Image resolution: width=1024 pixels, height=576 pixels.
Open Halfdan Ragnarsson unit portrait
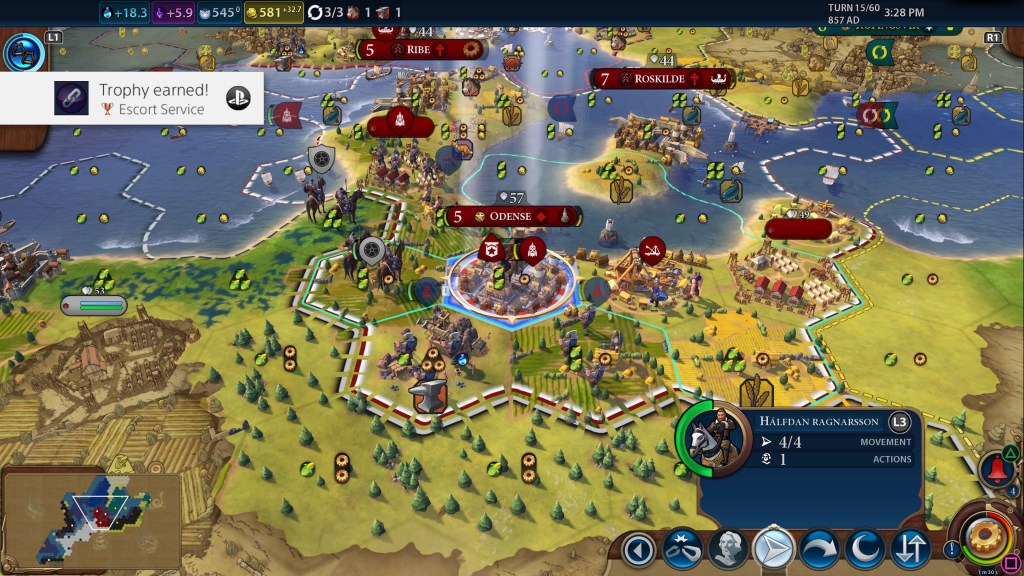pyautogui.click(x=712, y=438)
